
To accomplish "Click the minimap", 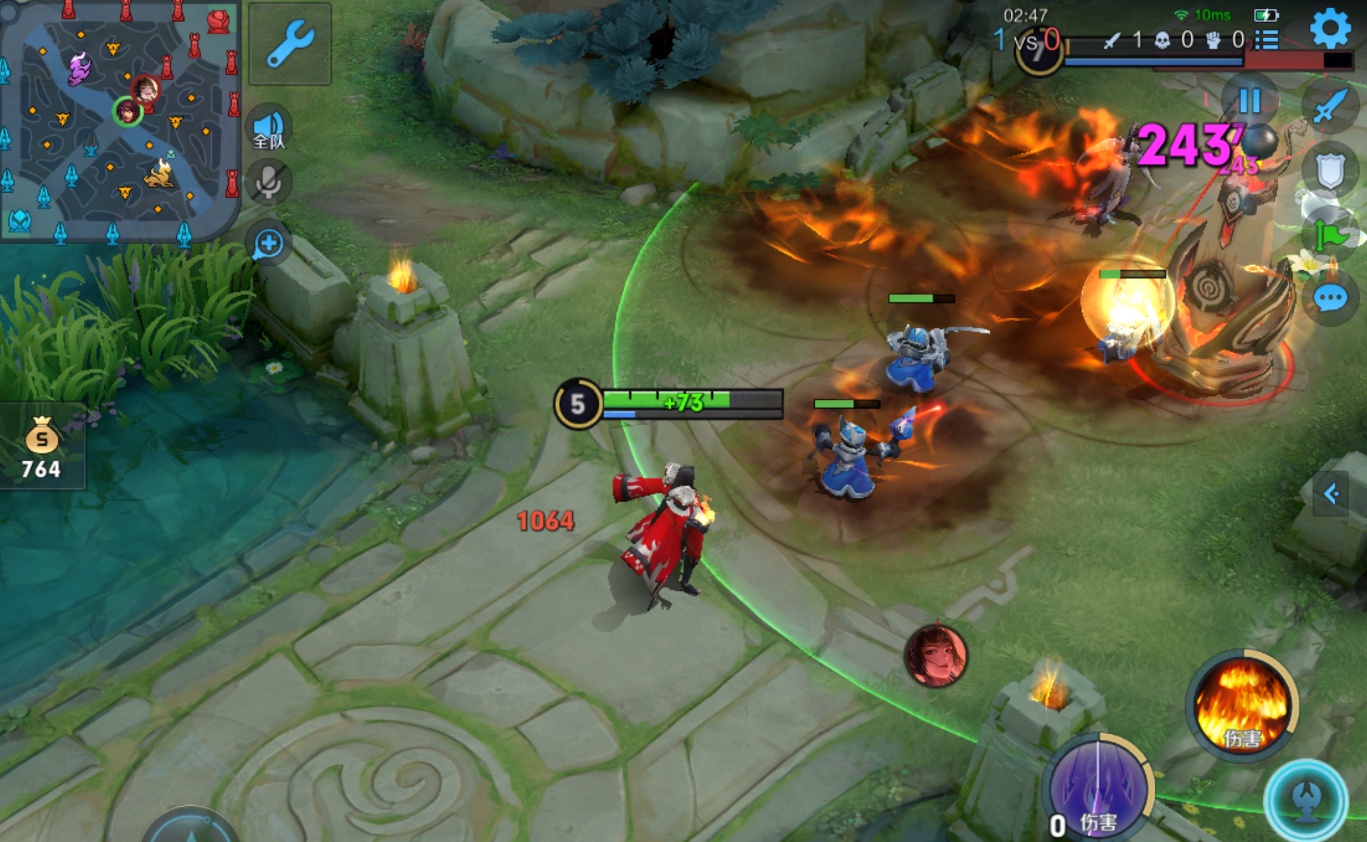I will pyautogui.click(x=120, y=120).
